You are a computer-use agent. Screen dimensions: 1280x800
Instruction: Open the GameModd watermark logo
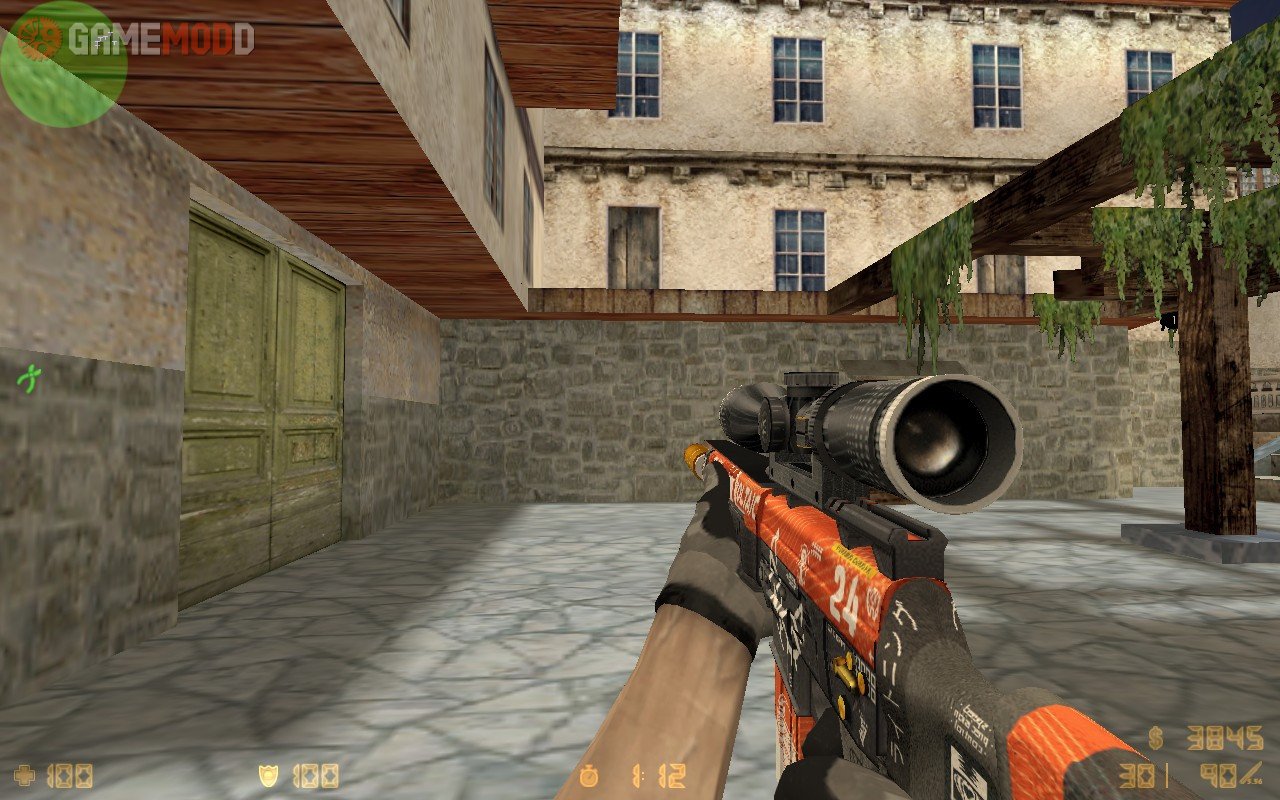coord(135,39)
